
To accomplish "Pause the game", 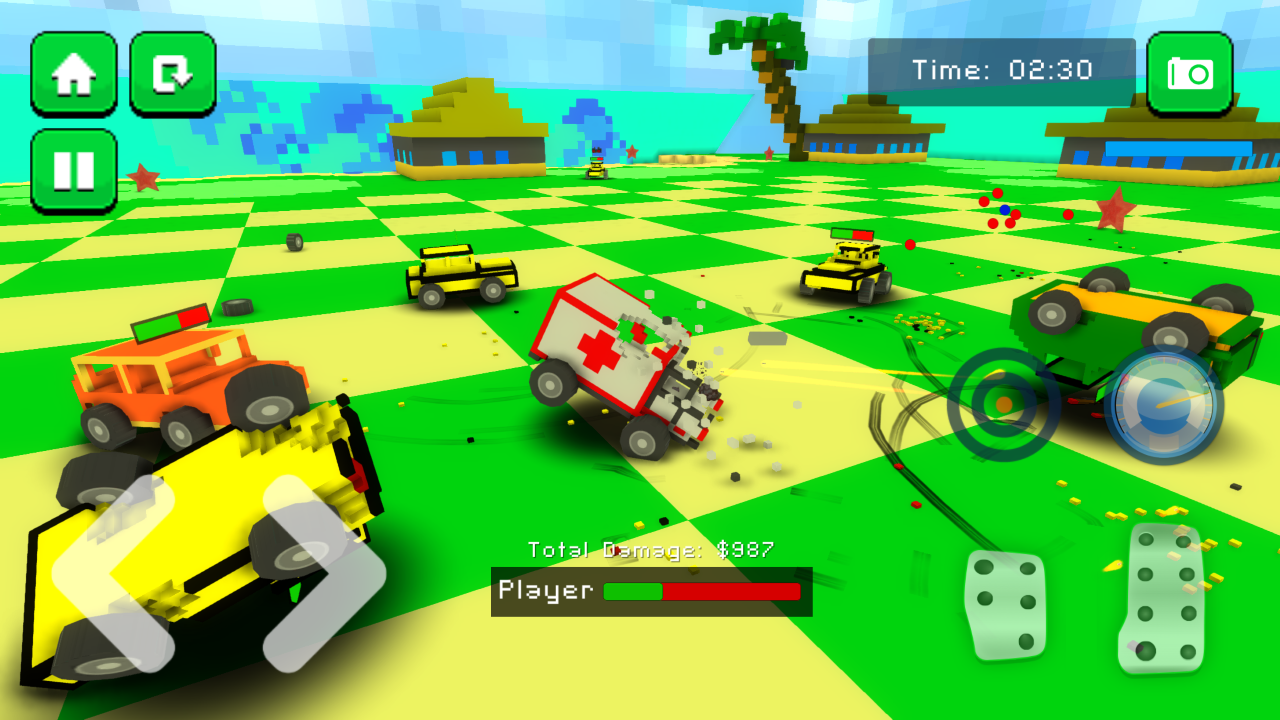I will pos(74,171).
